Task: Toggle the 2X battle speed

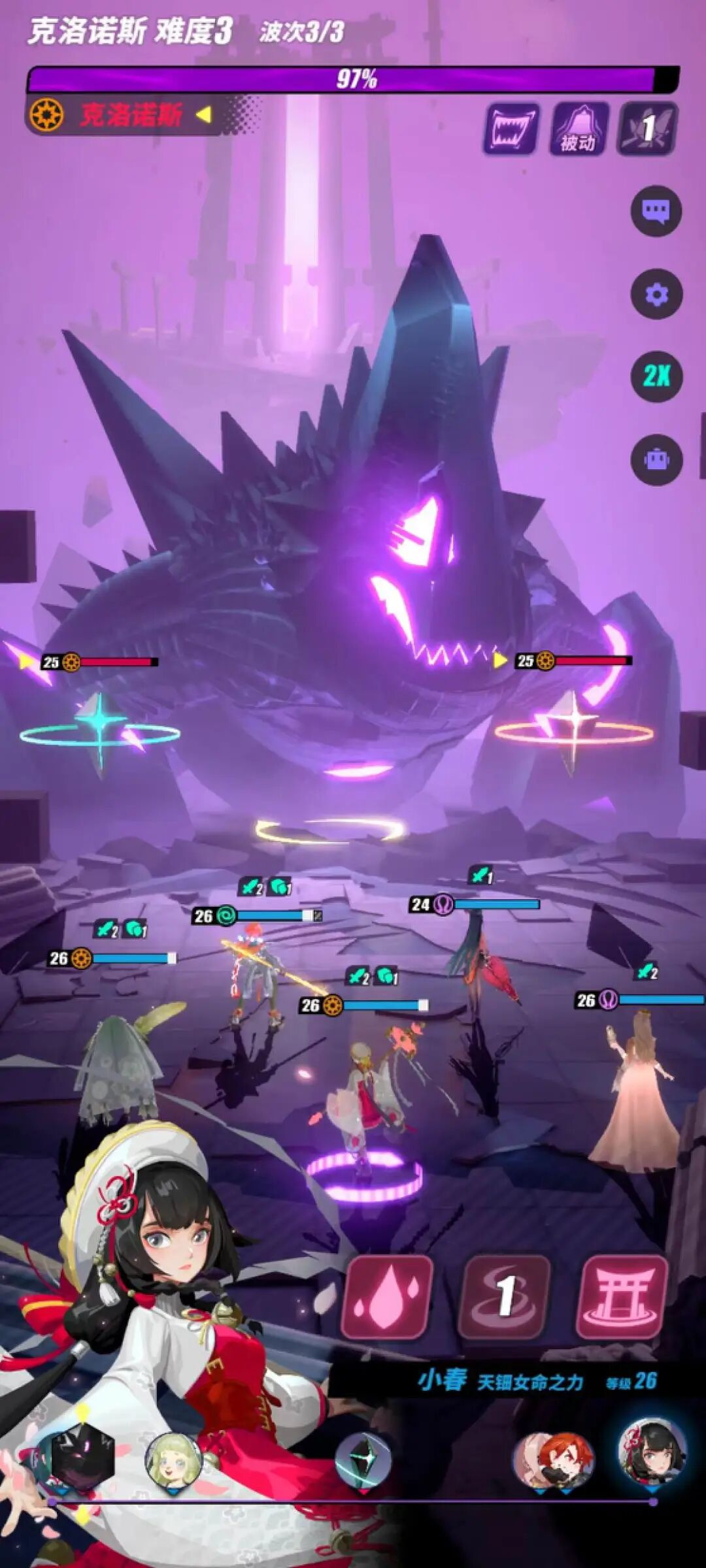Action: pyautogui.click(x=656, y=376)
